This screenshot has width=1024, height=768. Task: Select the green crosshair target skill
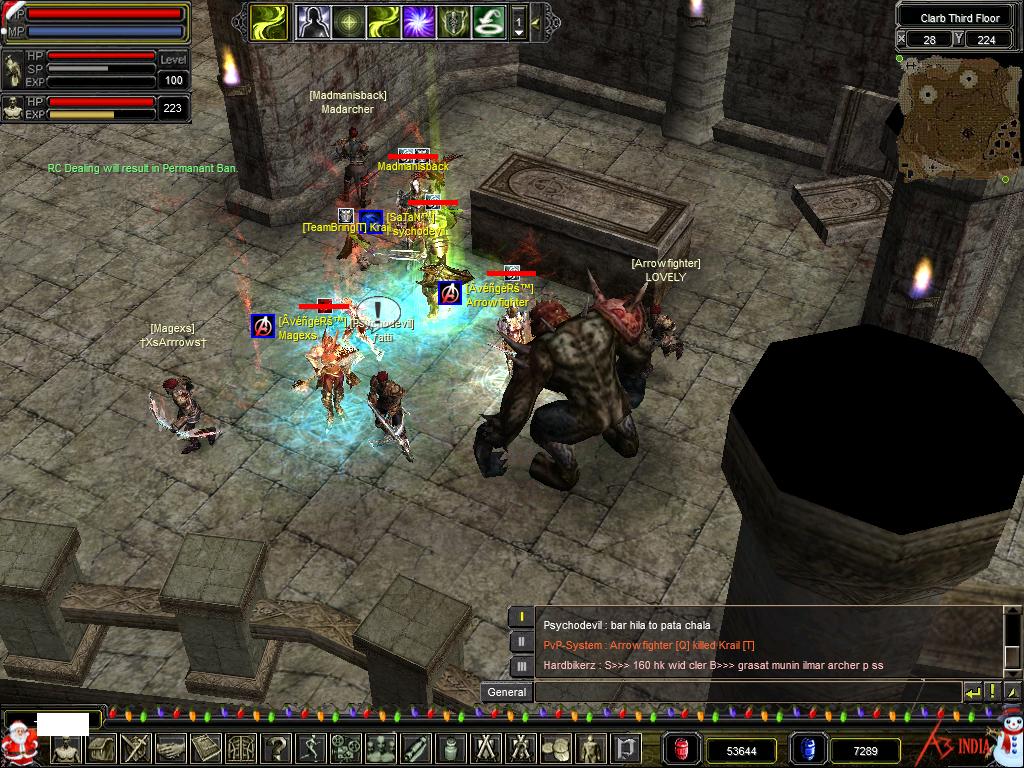[348, 22]
